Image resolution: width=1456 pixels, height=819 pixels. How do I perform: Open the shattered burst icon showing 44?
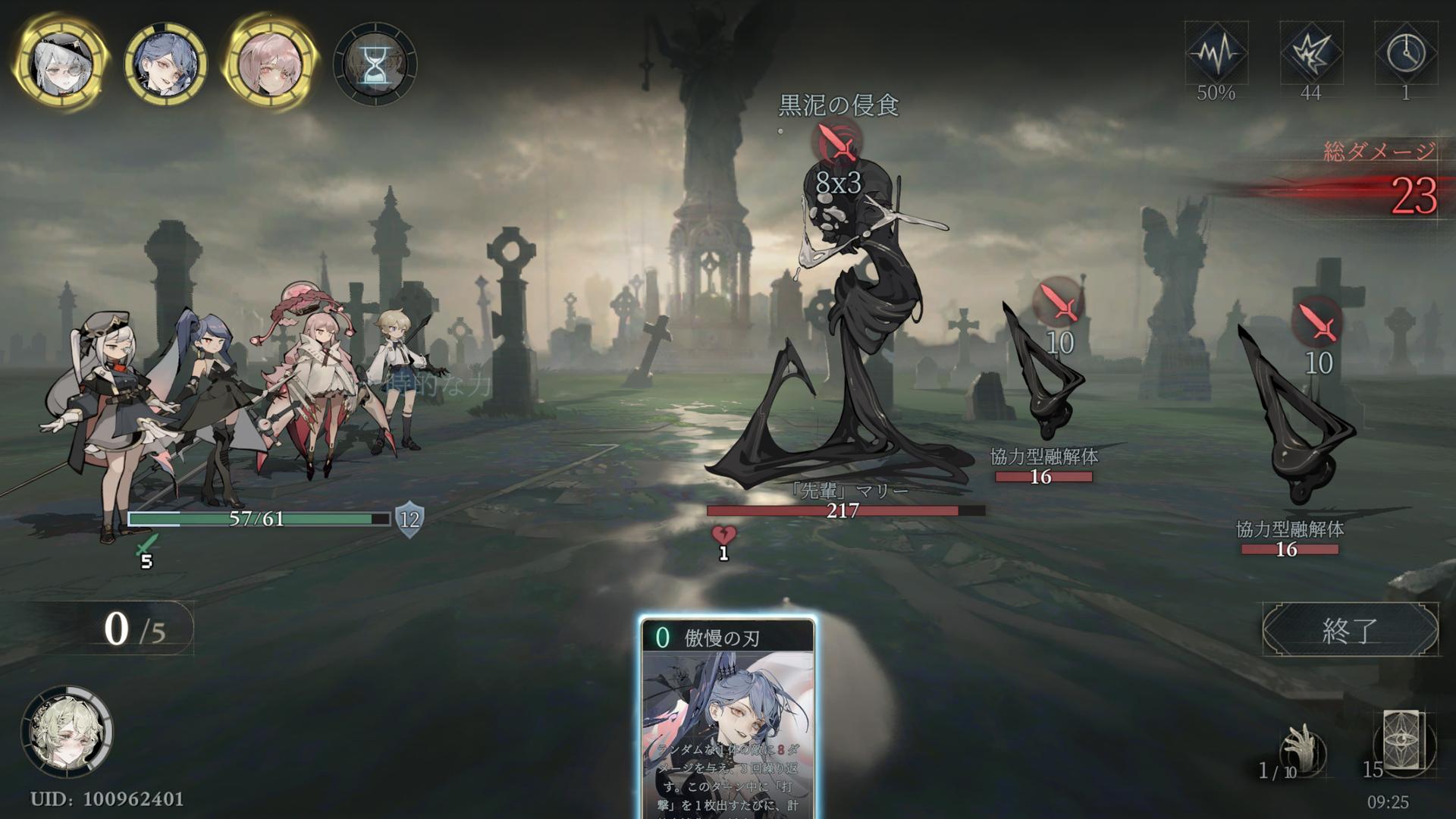click(x=1311, y=53)
